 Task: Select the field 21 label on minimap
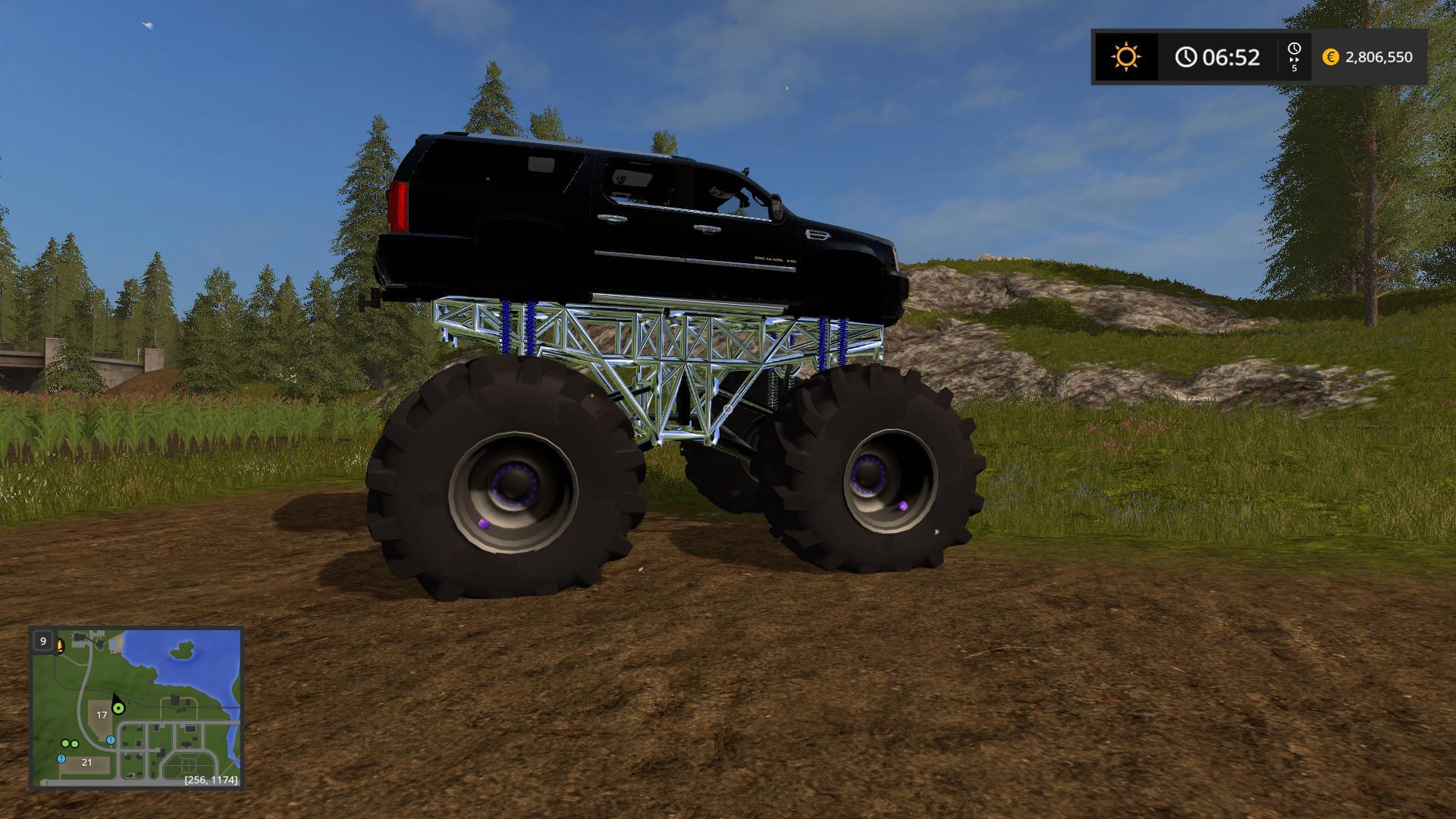tap(86, 762)
